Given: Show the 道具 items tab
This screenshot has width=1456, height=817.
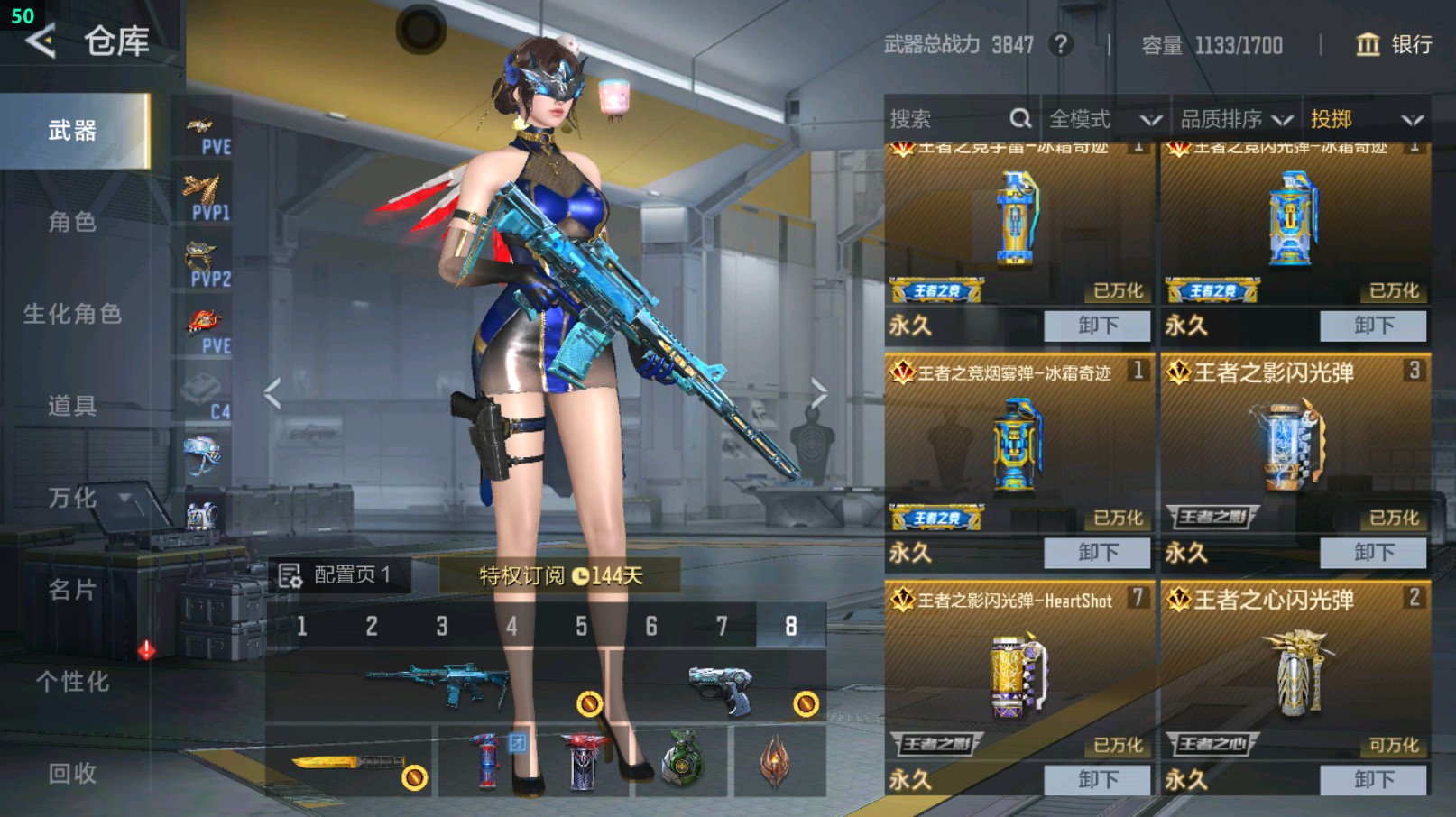Looking at the screenshot, I should 72,406.
